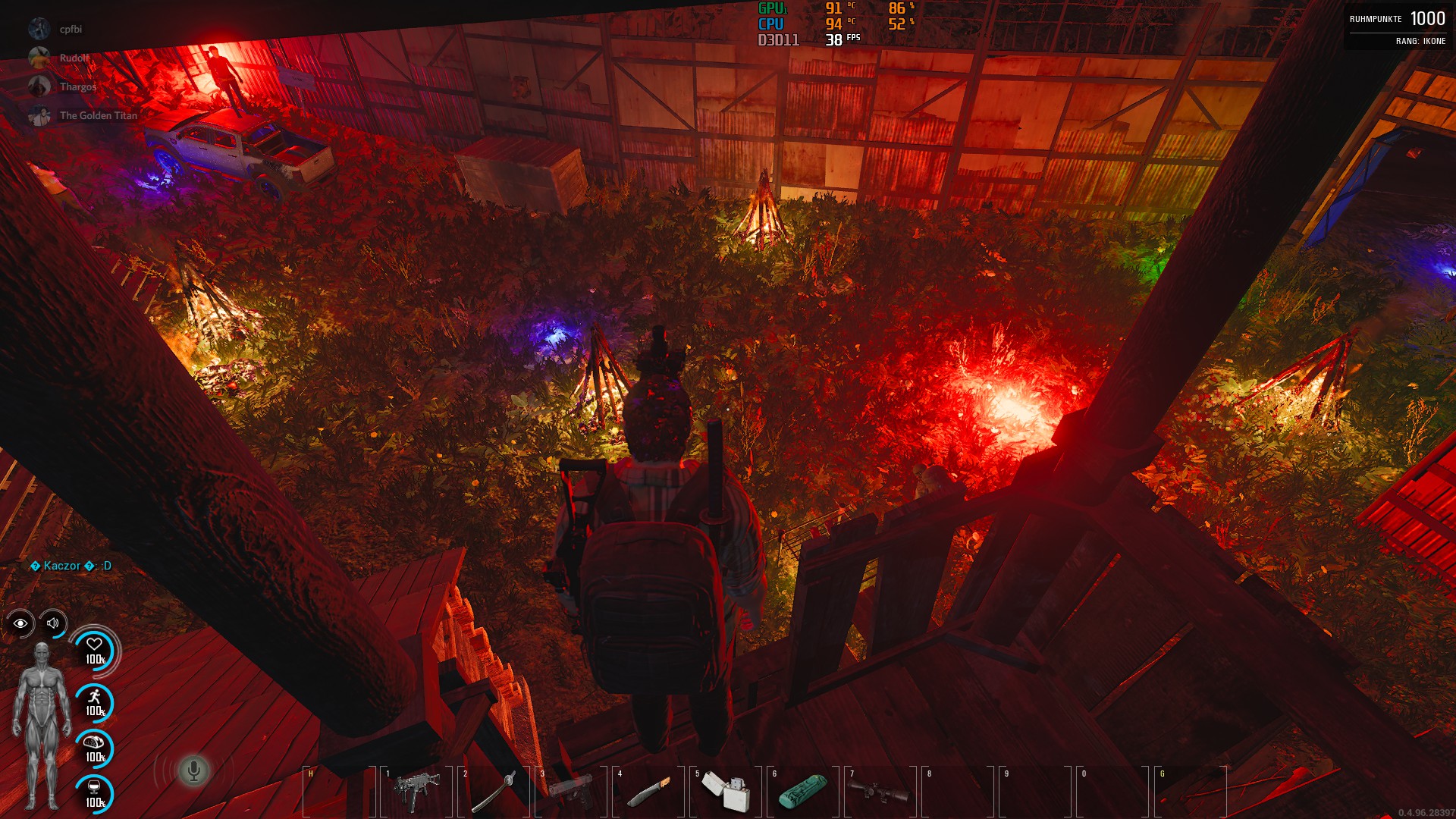Toggle the microphone voice icon
Screen dimensions: 1456x819
(193, 770)
